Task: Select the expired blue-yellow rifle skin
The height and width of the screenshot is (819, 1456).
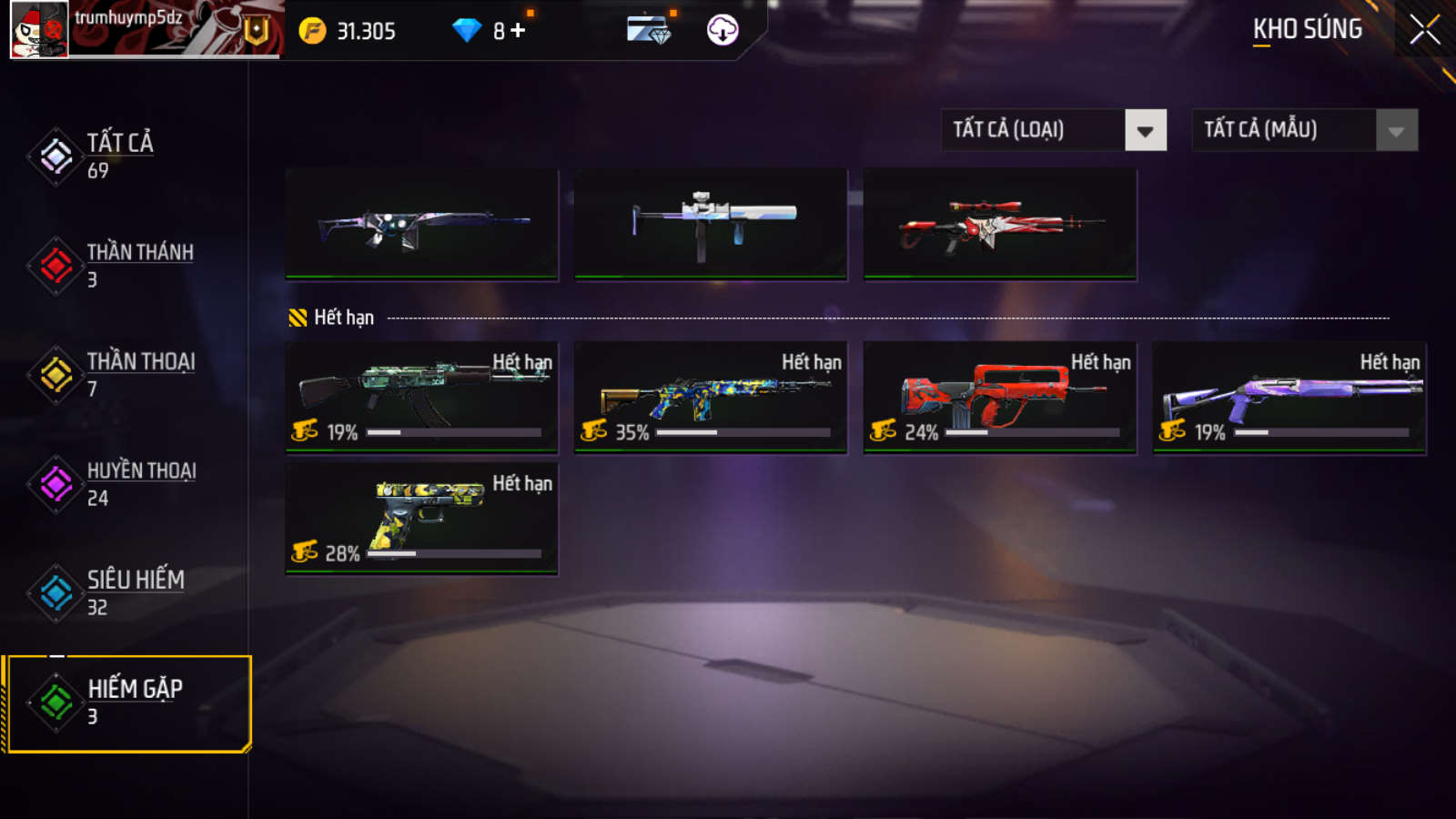Action: point(711,397)
